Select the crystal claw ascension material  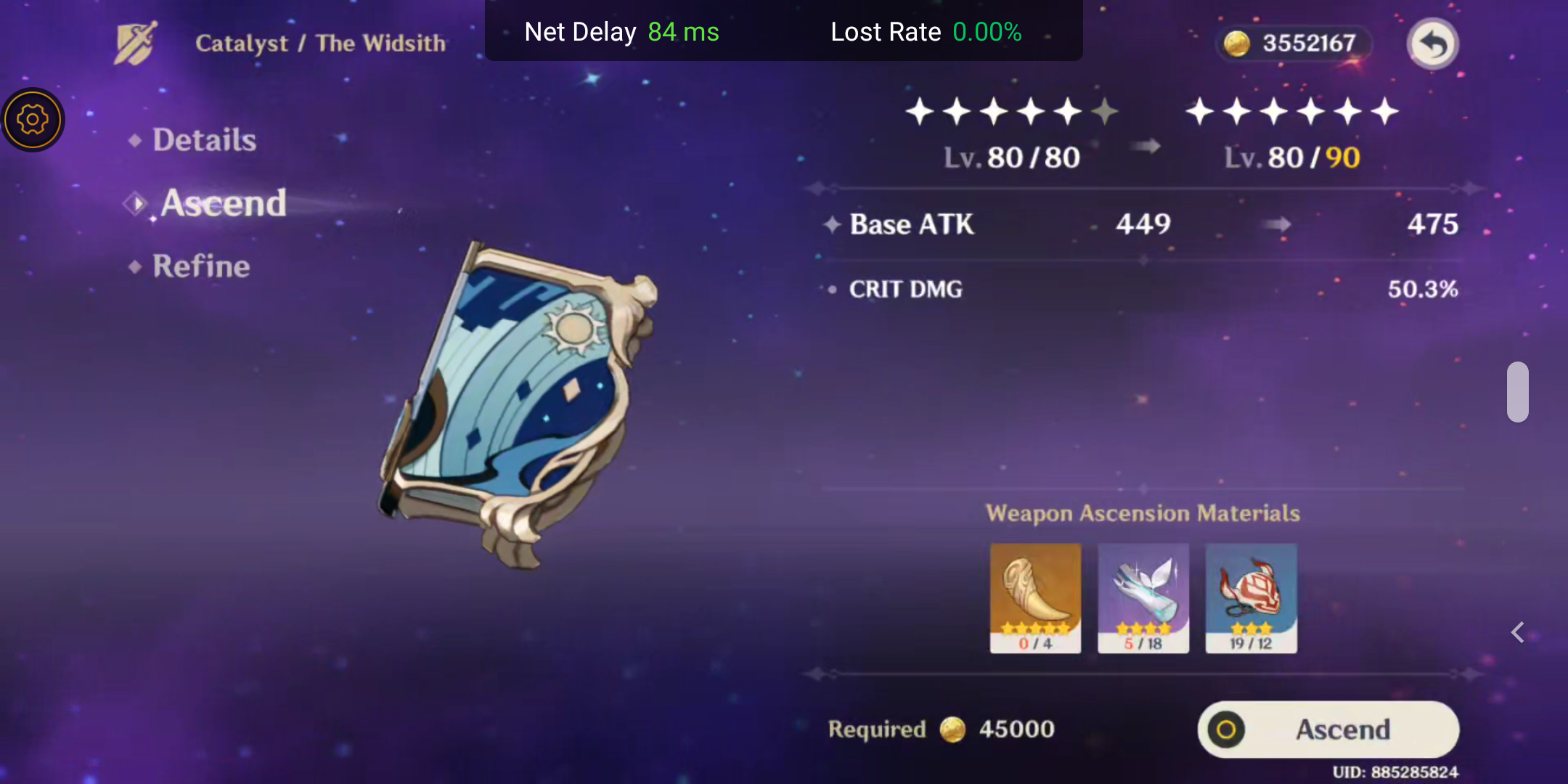tap(1143, 595)
